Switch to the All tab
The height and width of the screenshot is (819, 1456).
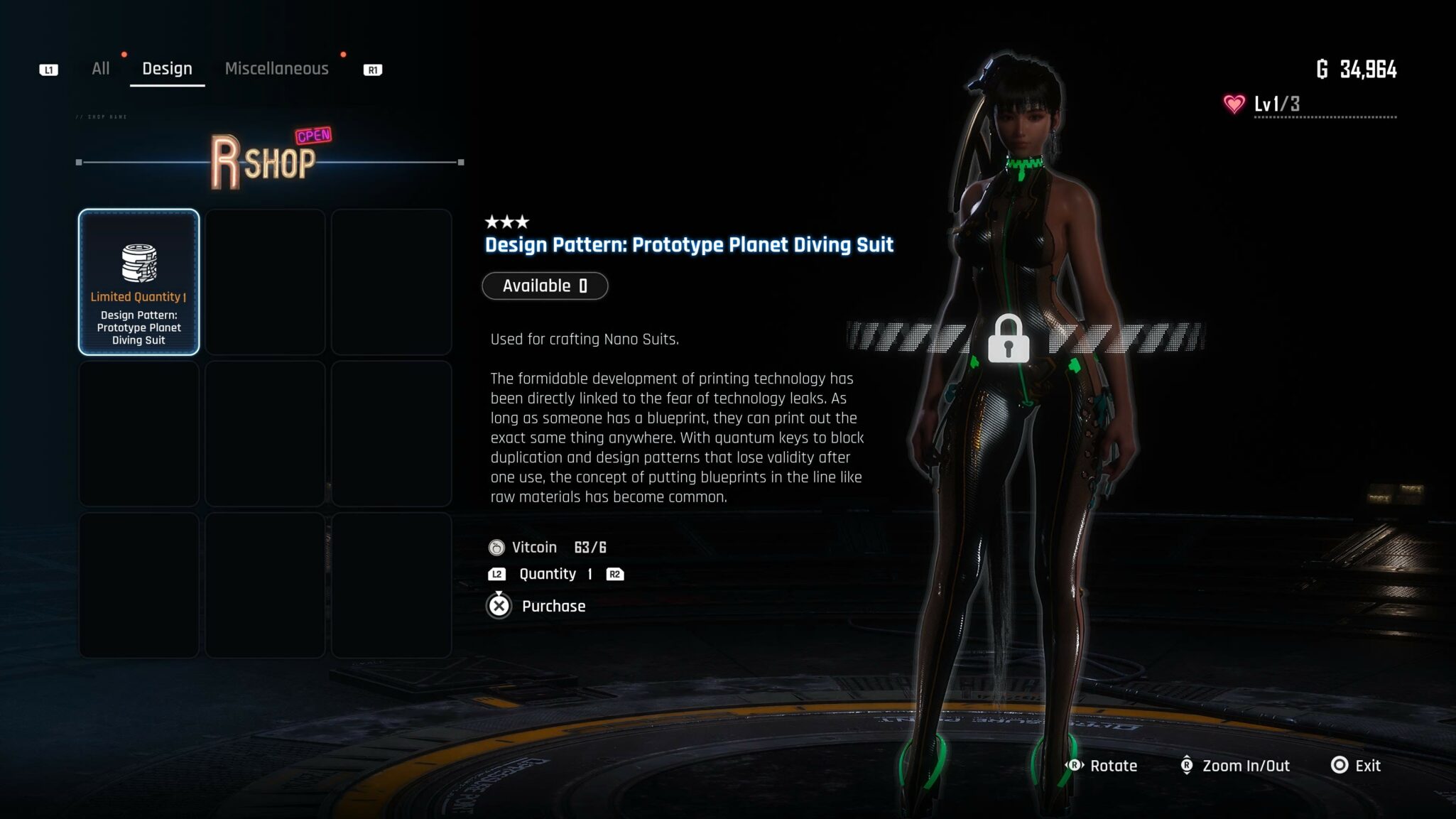click(100, 69)
